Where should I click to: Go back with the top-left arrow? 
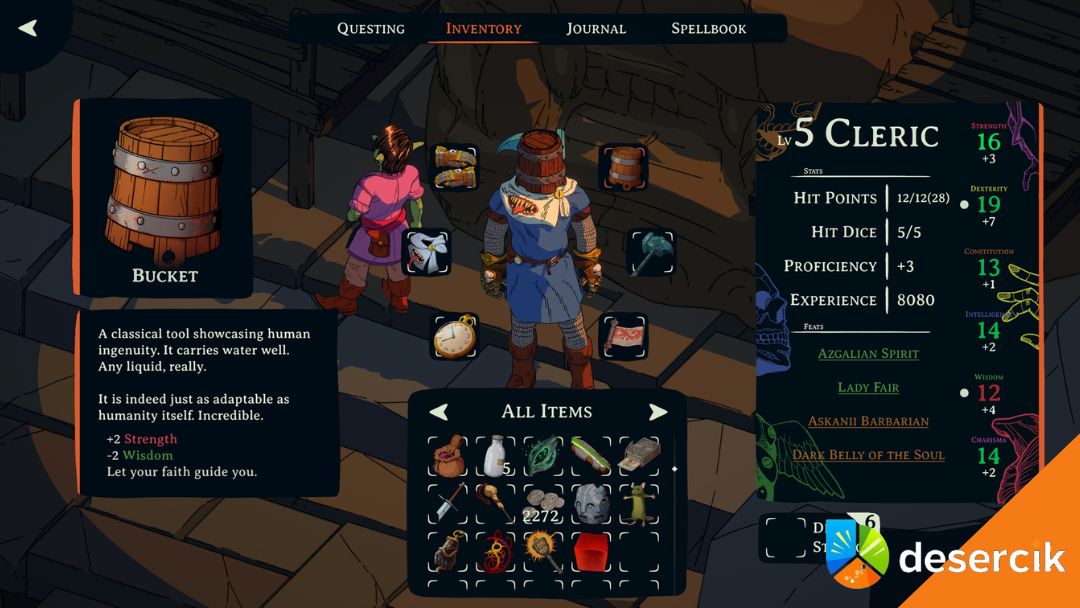pyautogui.click(x=28, y=28)
